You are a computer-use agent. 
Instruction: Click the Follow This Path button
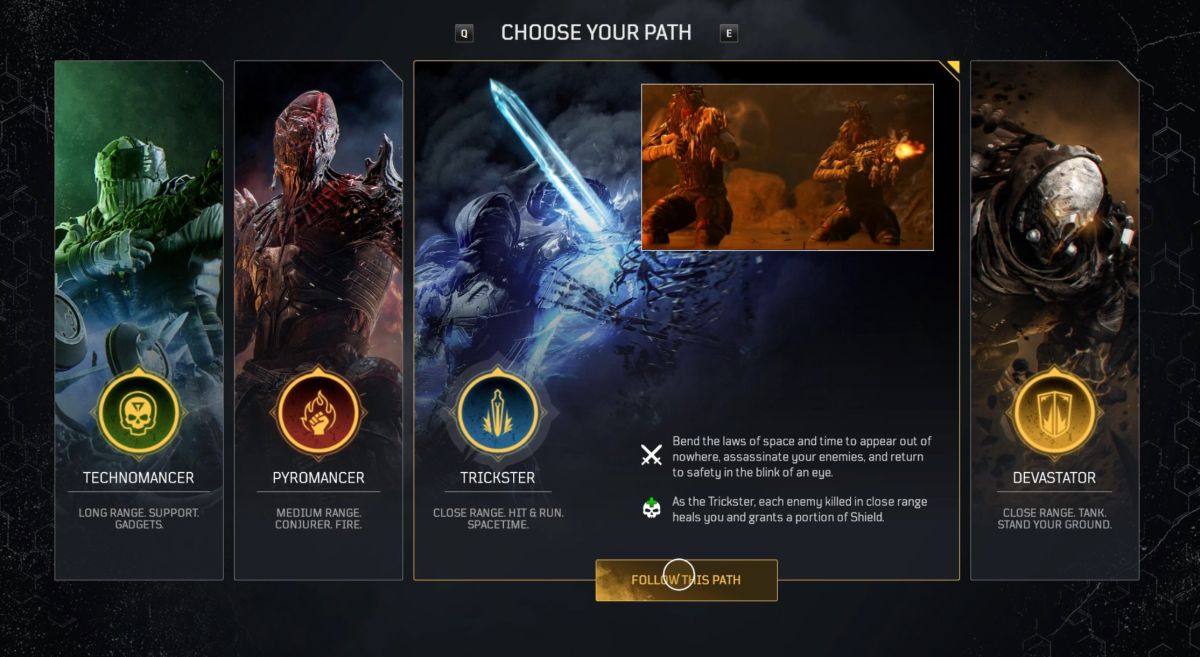click(x=686, y=580)
